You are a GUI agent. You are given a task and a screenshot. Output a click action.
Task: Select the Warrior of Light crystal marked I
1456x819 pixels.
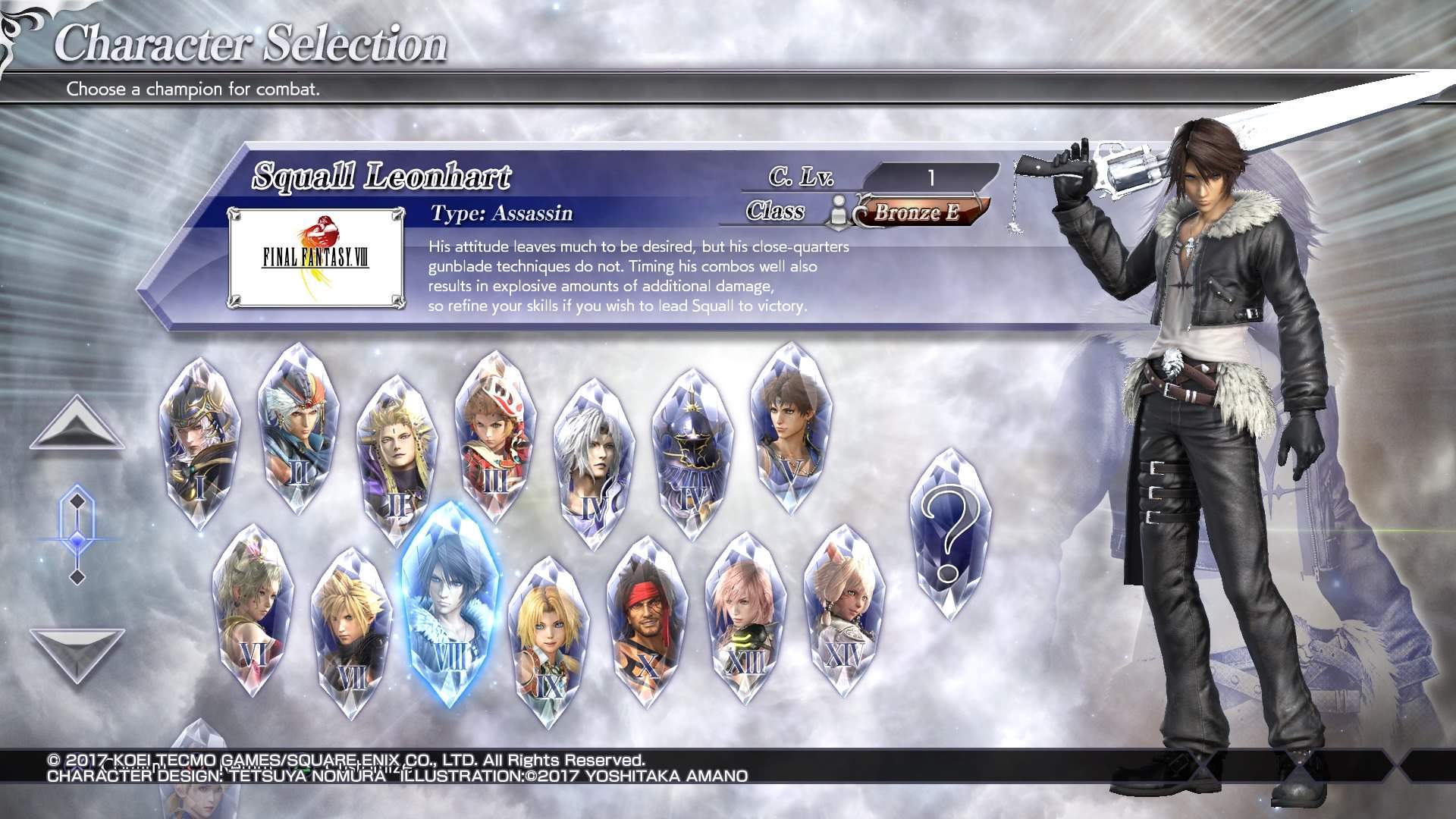(194, 444)
